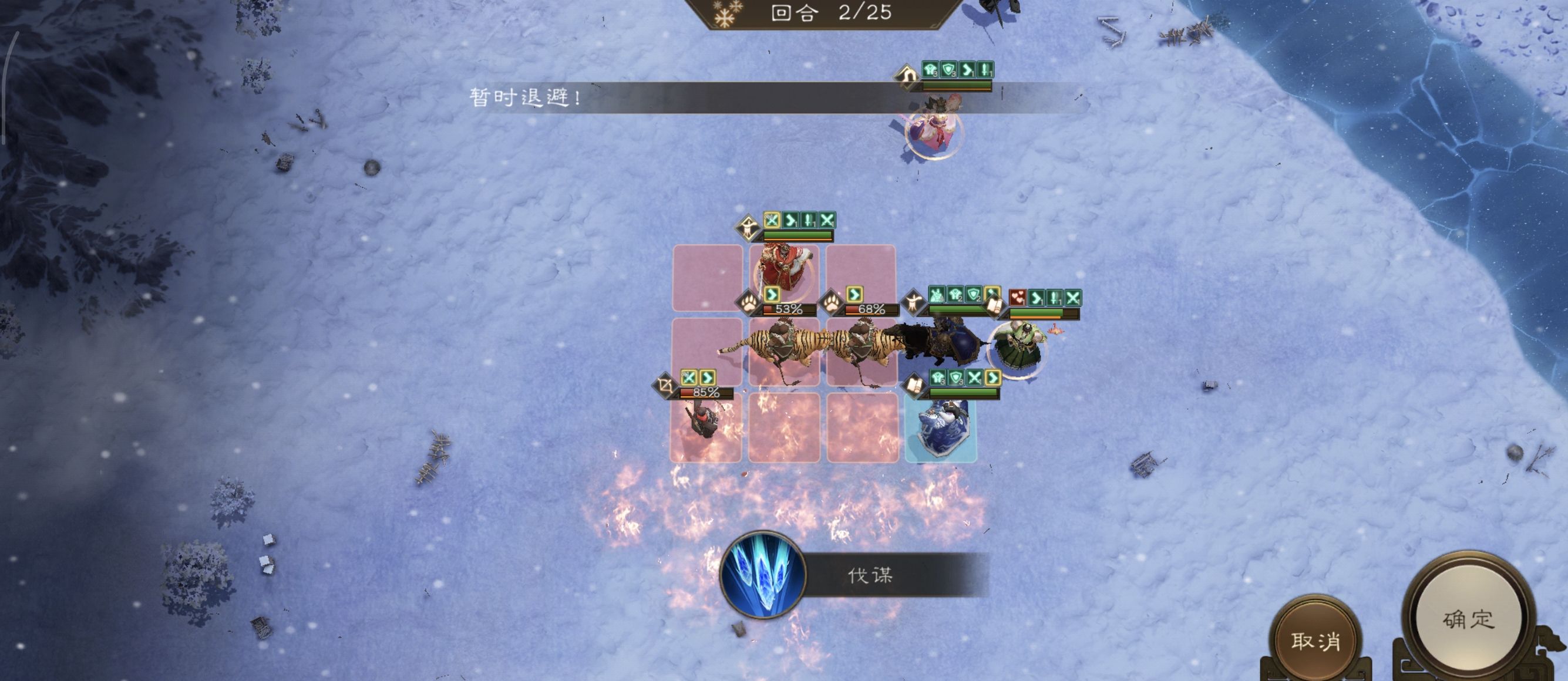
Task: Select the sword buff icon on the northern enemy
Action: [984, 69]
